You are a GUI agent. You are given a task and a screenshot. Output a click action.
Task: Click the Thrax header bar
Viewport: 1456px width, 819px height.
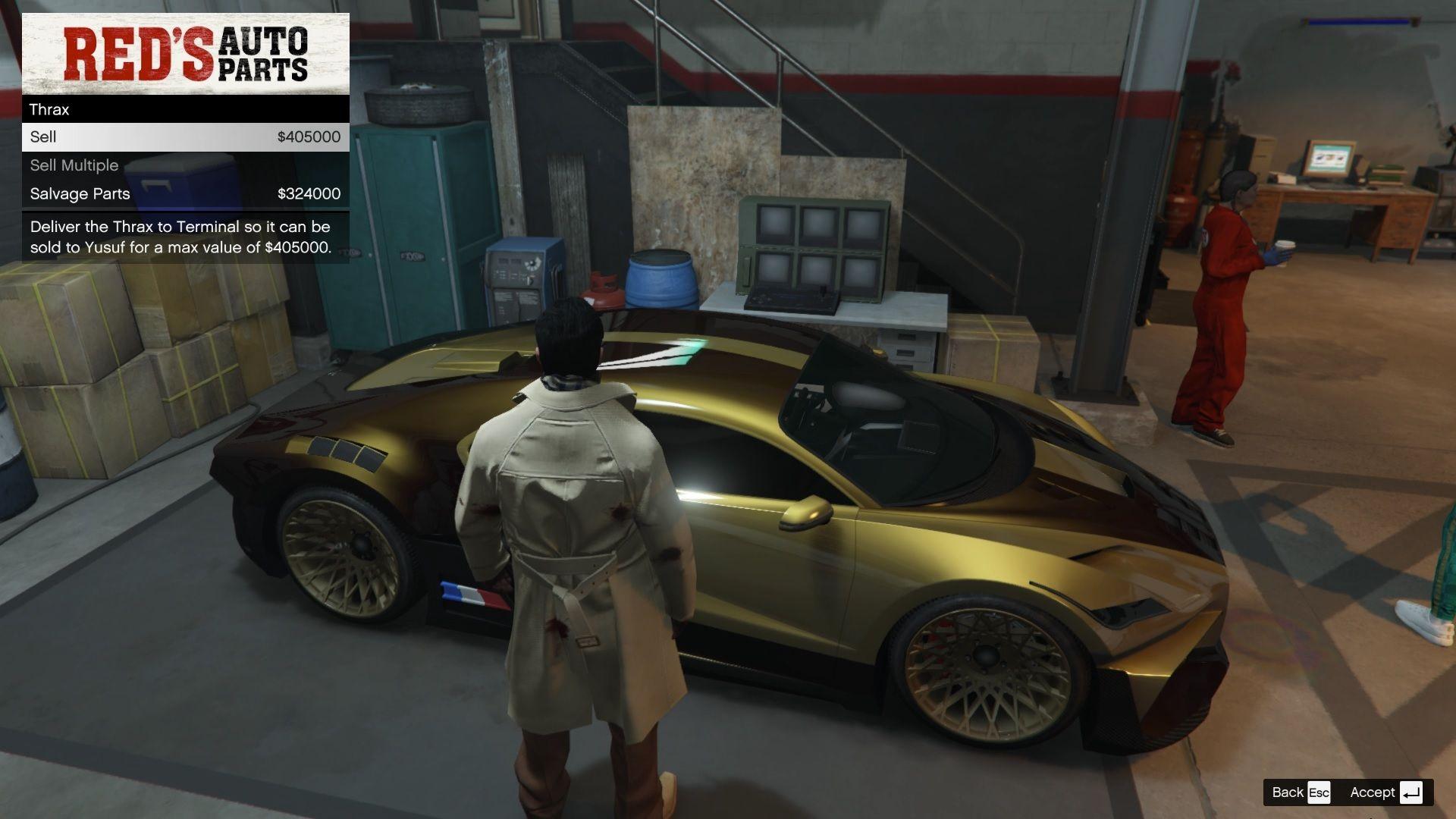[x=186, y=109]
